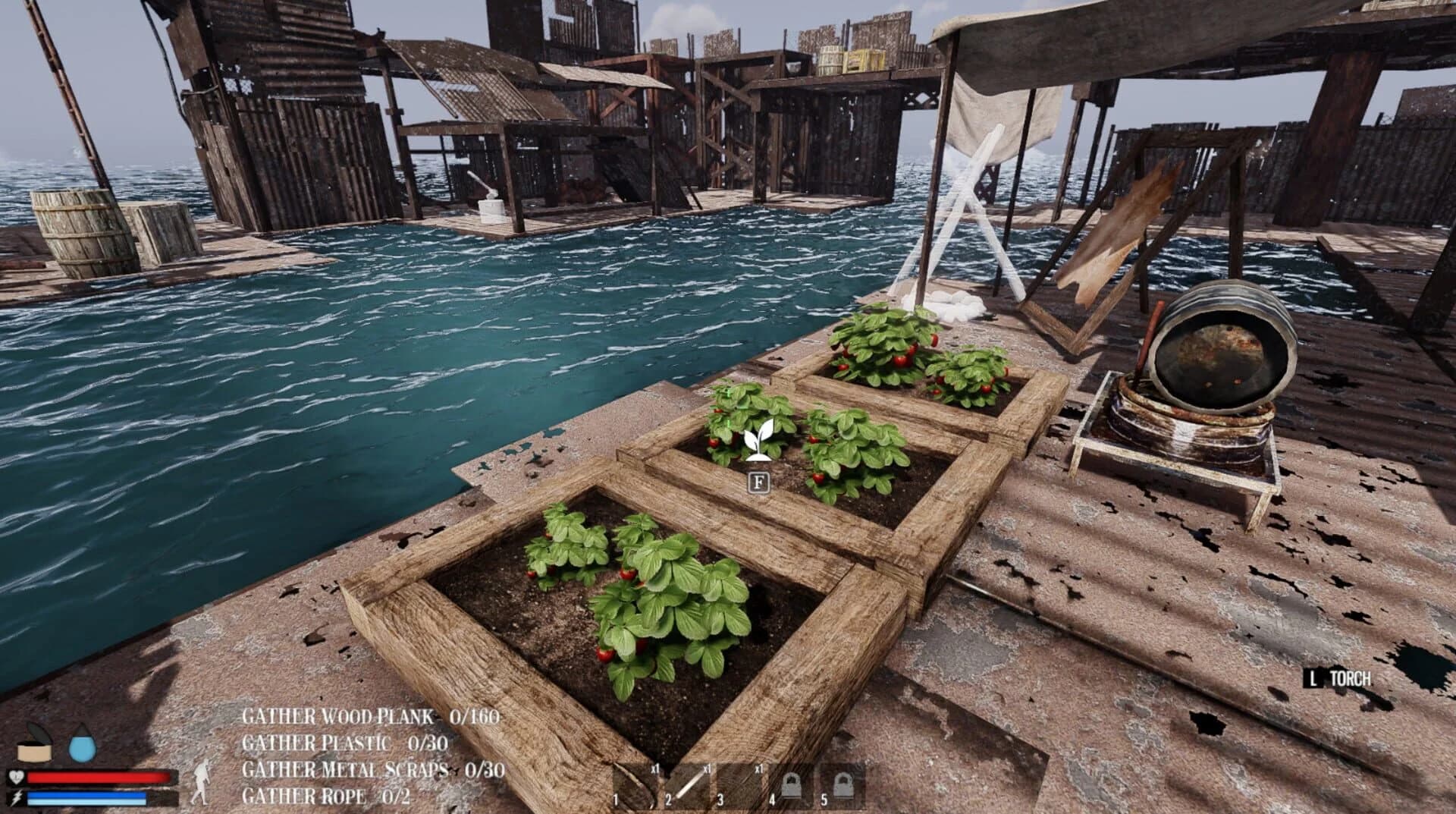Click the red health bar
The width and height of the screenshot is (1456, 814).
click(99, 778)
